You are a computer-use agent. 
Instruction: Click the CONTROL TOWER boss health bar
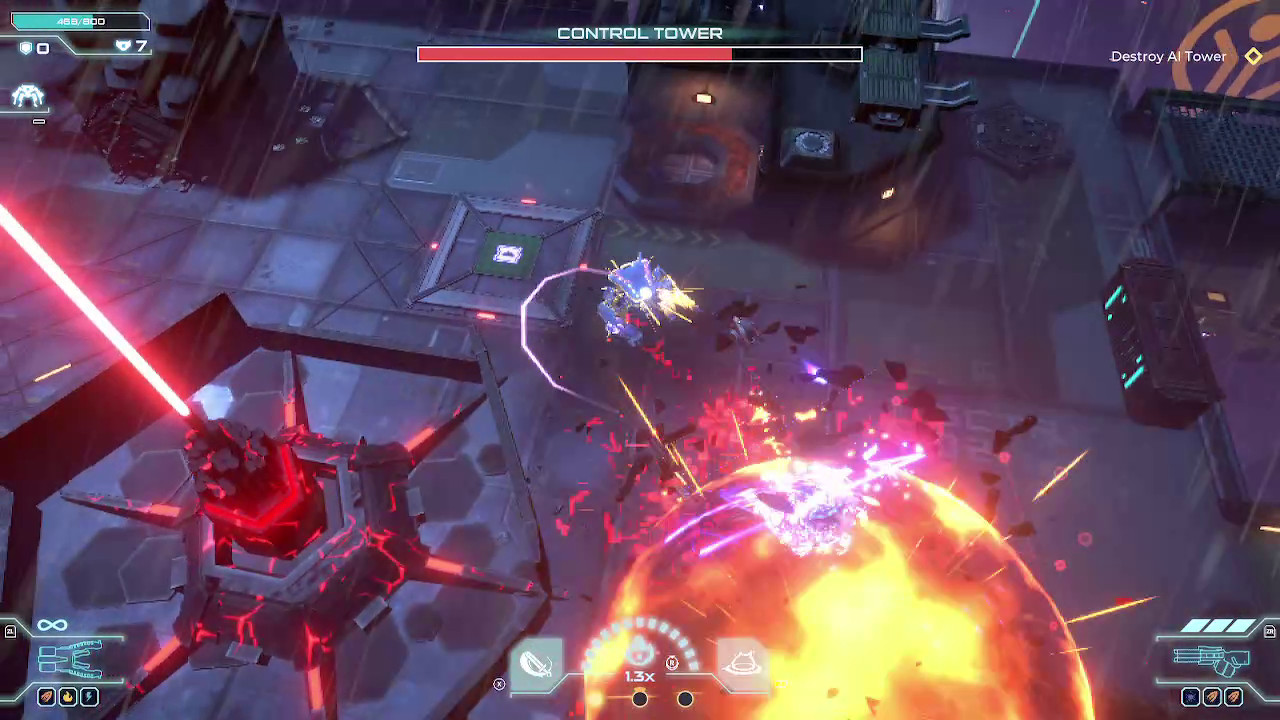click(639, 54)
